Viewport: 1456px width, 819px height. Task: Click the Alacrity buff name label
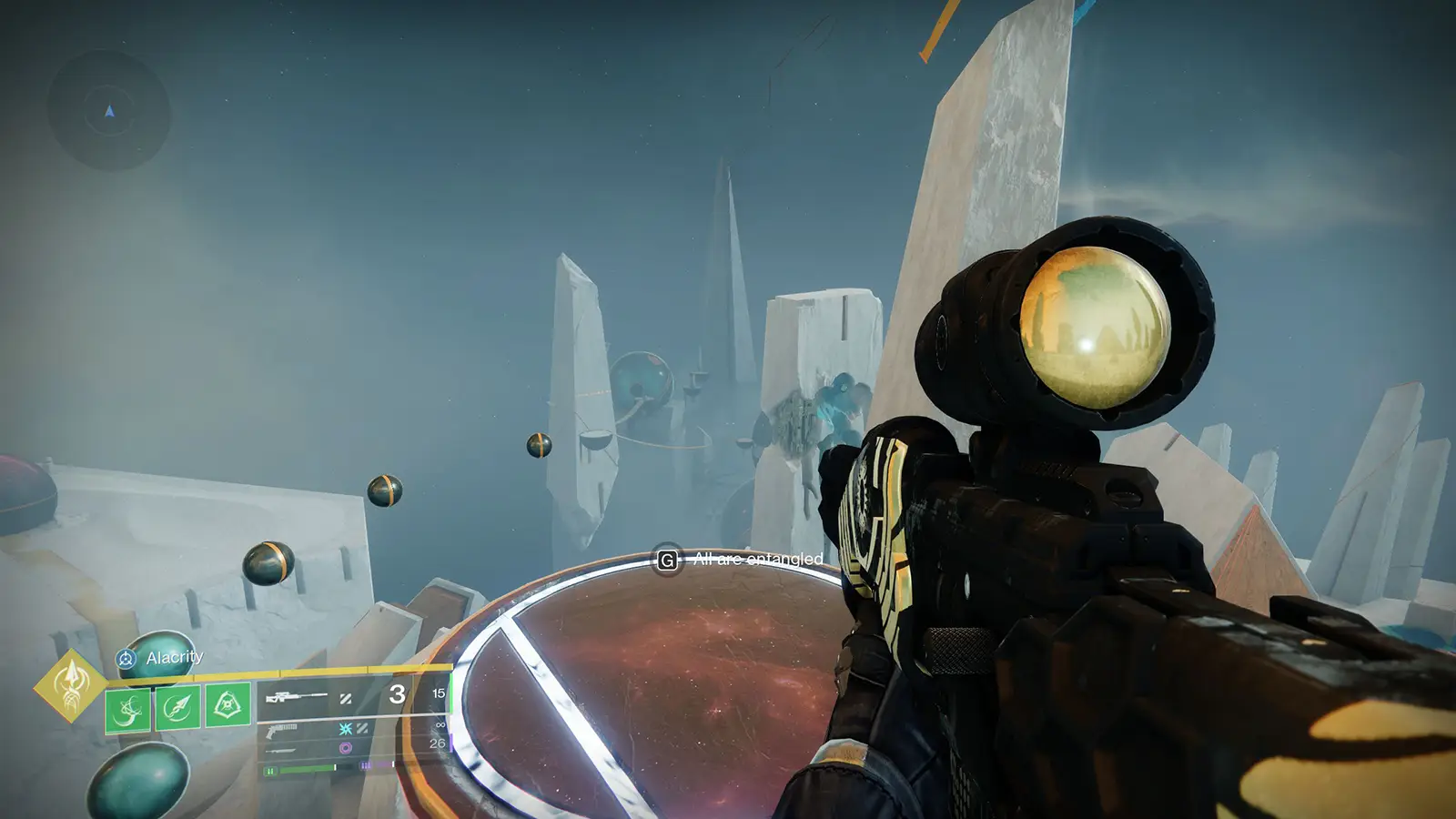click(x=176, y=657)
